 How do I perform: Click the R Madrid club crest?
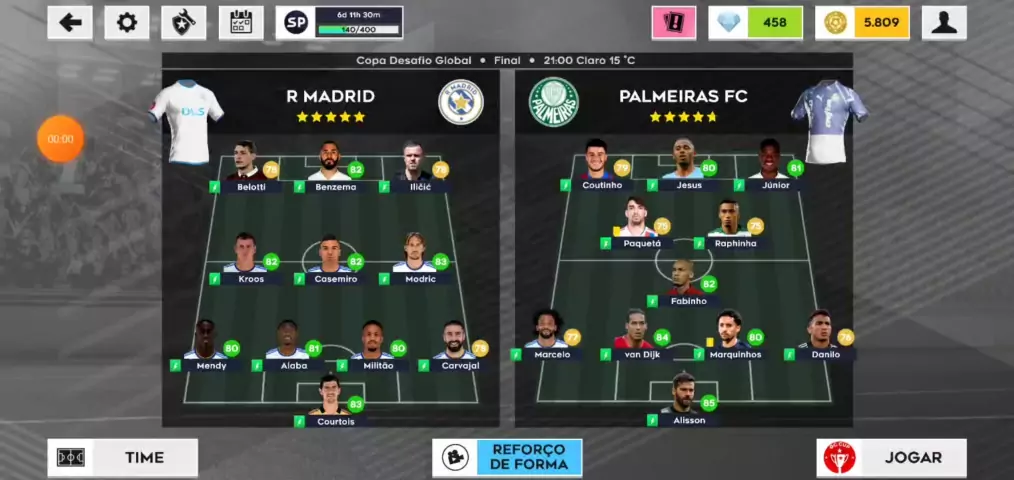pyautogui.click(x=461, y=101)
